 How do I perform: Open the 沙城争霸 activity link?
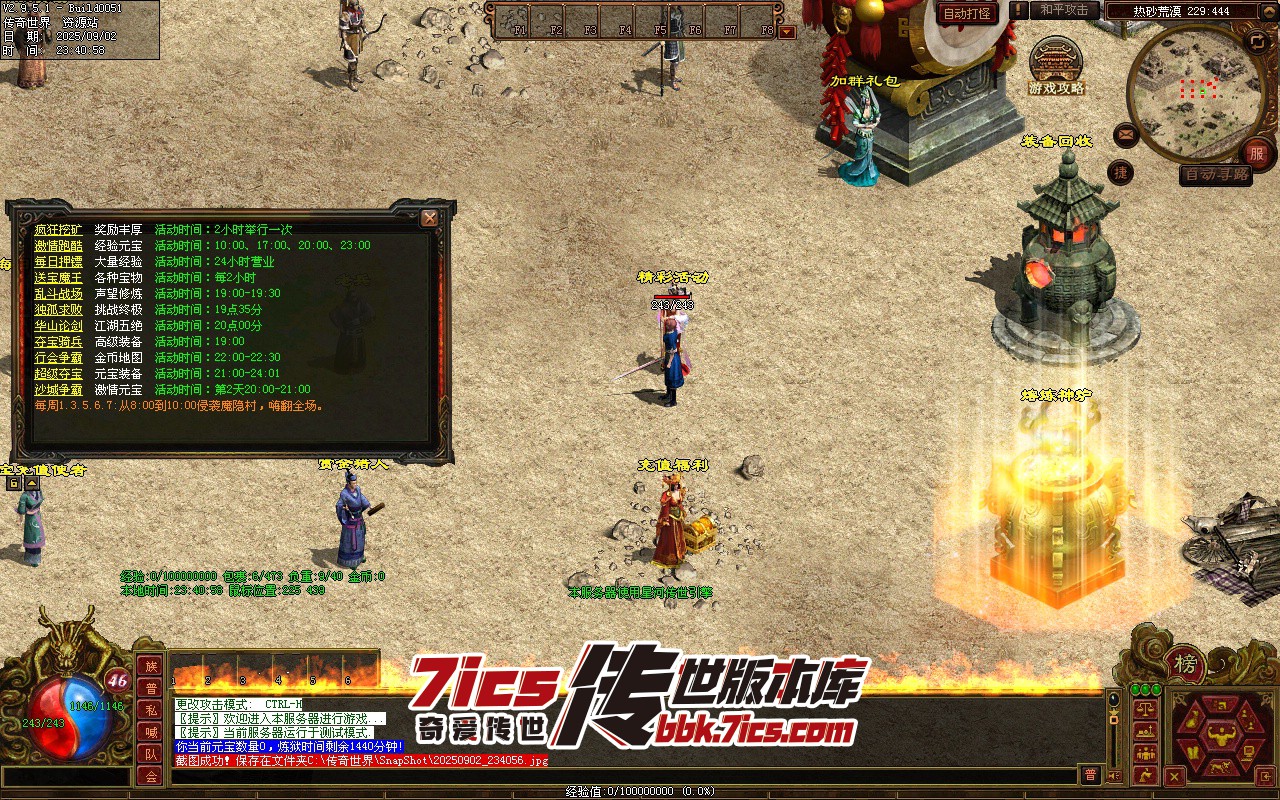coord(58,390)
